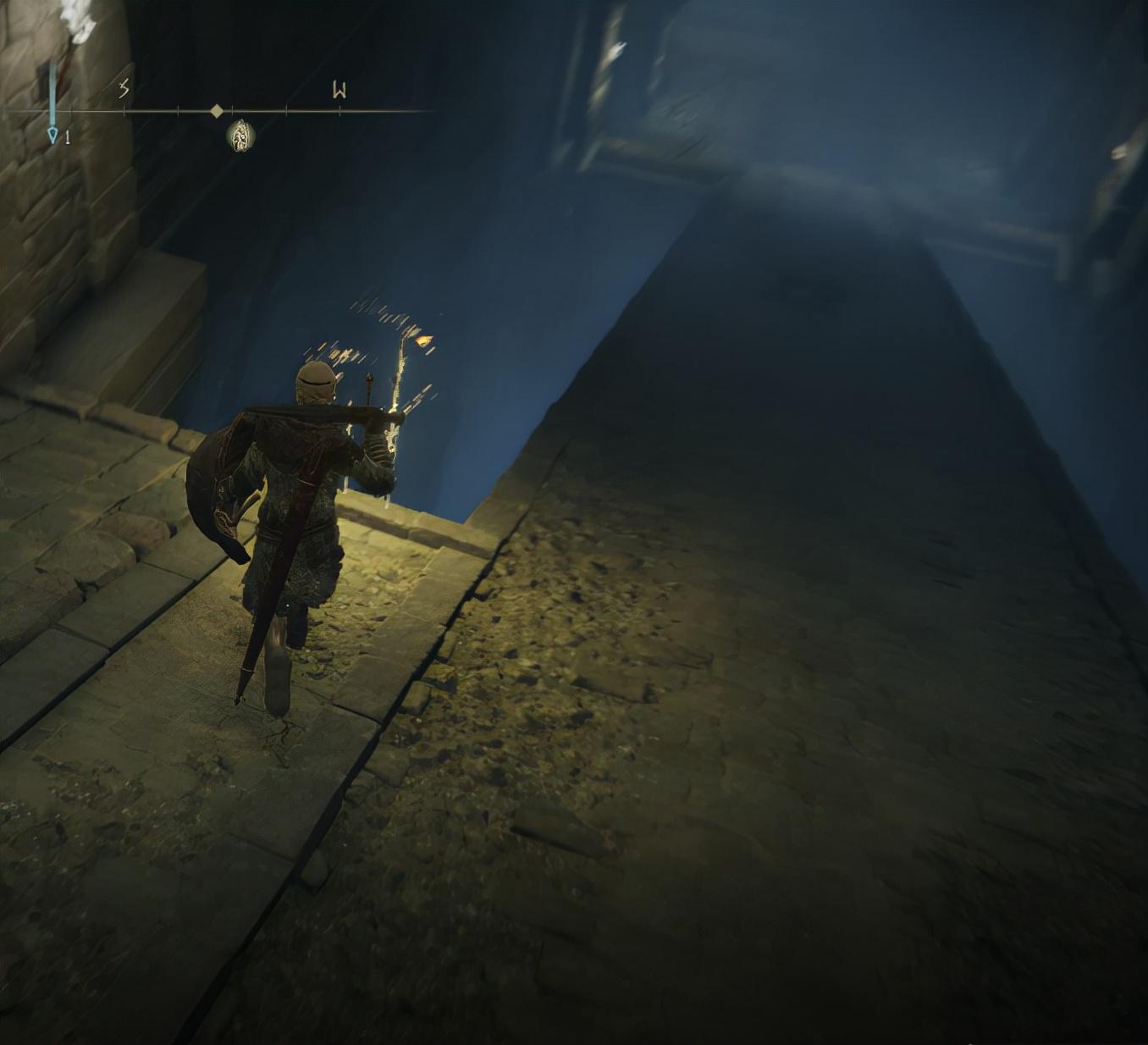
Task: Click the blue beacon marker numbered 1
Action: coord(53,133)
